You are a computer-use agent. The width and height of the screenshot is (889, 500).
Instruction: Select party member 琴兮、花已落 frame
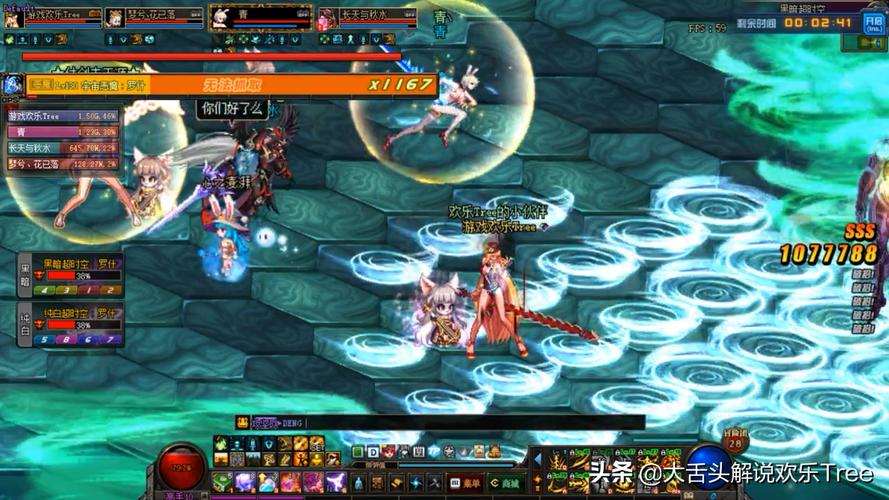coord(154,17)
